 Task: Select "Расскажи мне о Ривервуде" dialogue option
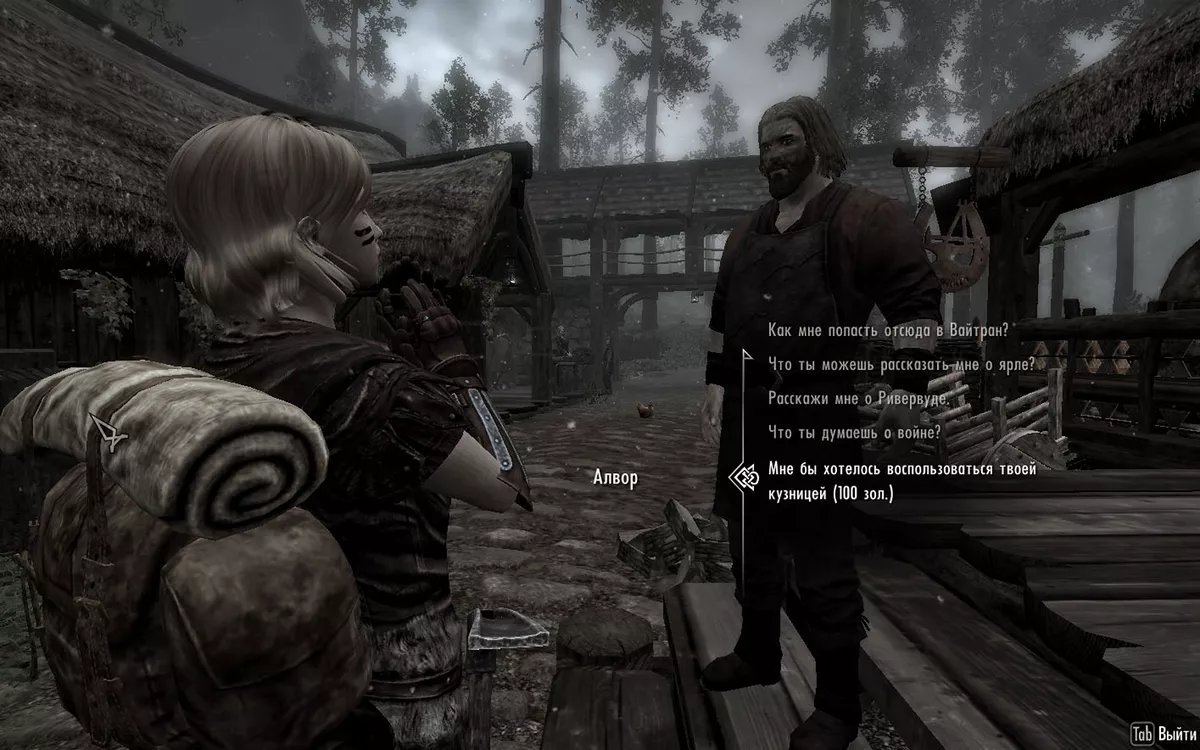[859, 398]
